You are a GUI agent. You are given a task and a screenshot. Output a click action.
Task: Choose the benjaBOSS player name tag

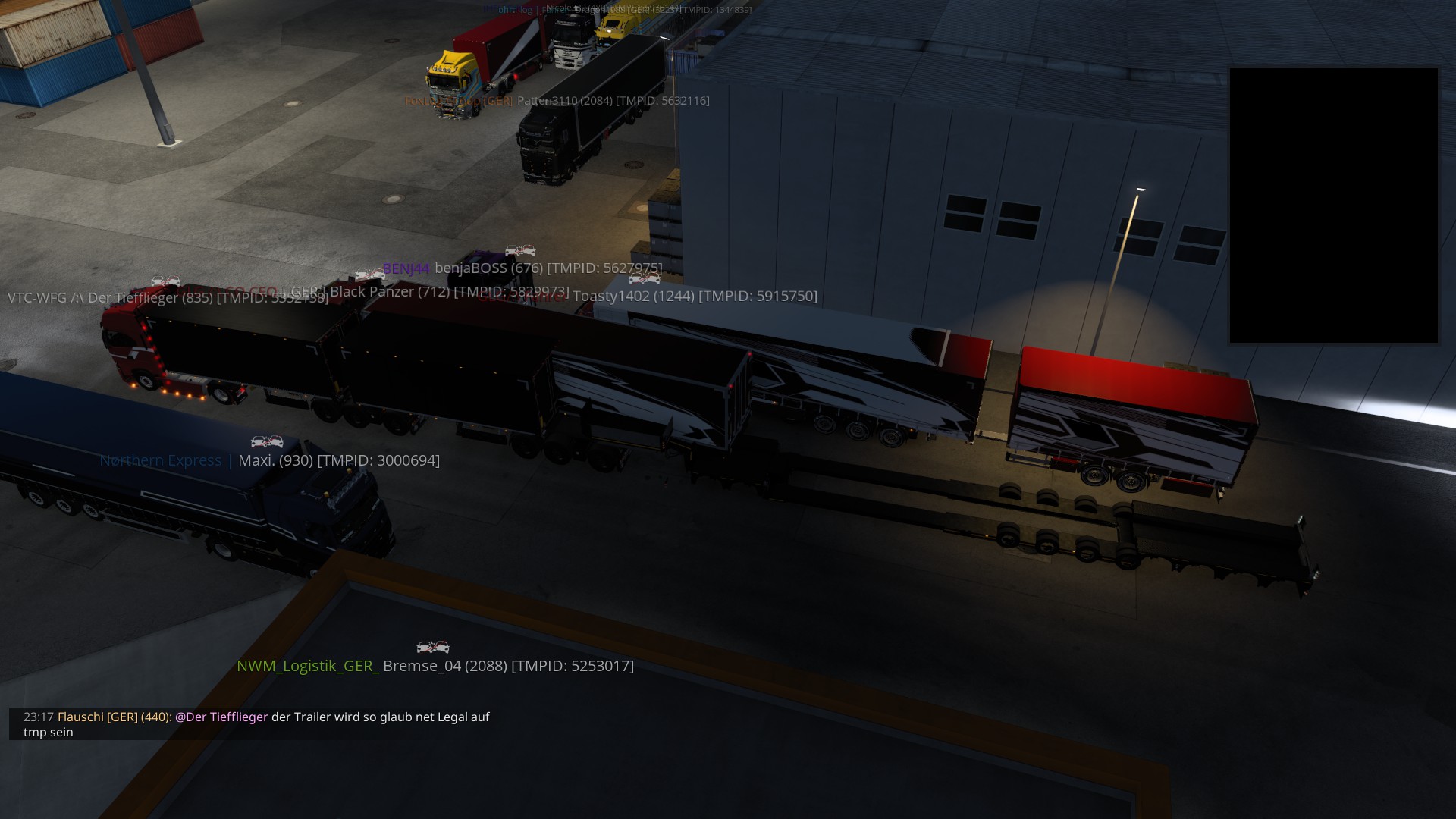(548, 268)
